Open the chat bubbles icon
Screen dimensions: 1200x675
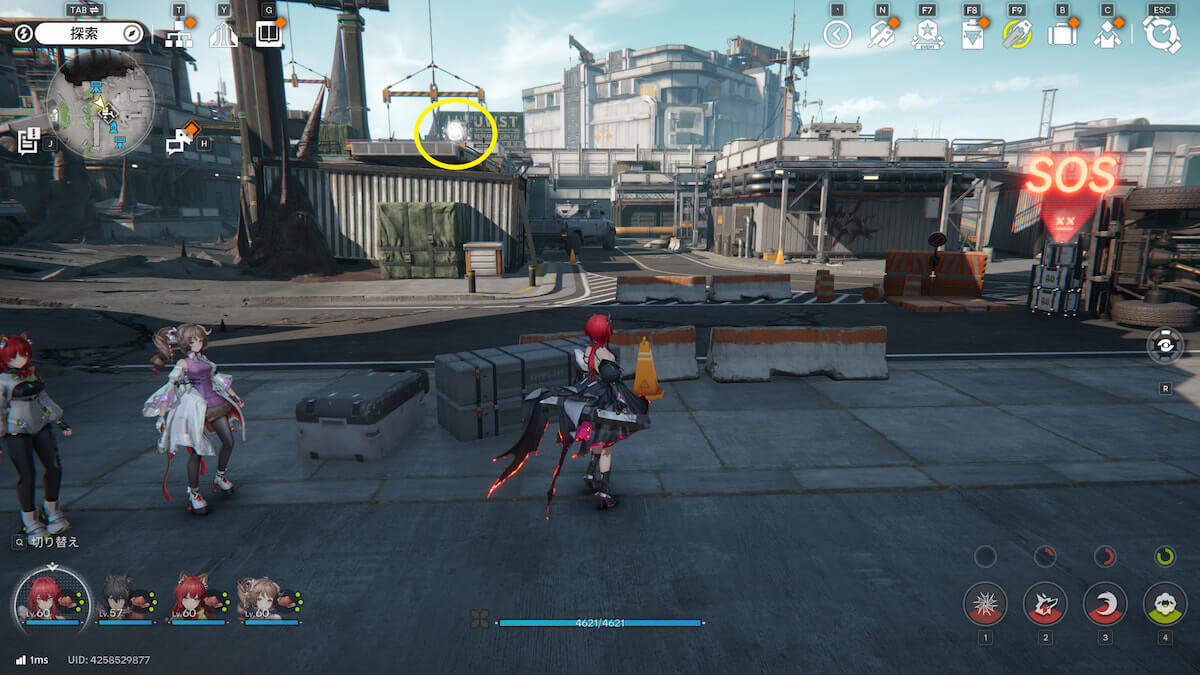coord(180,142)
